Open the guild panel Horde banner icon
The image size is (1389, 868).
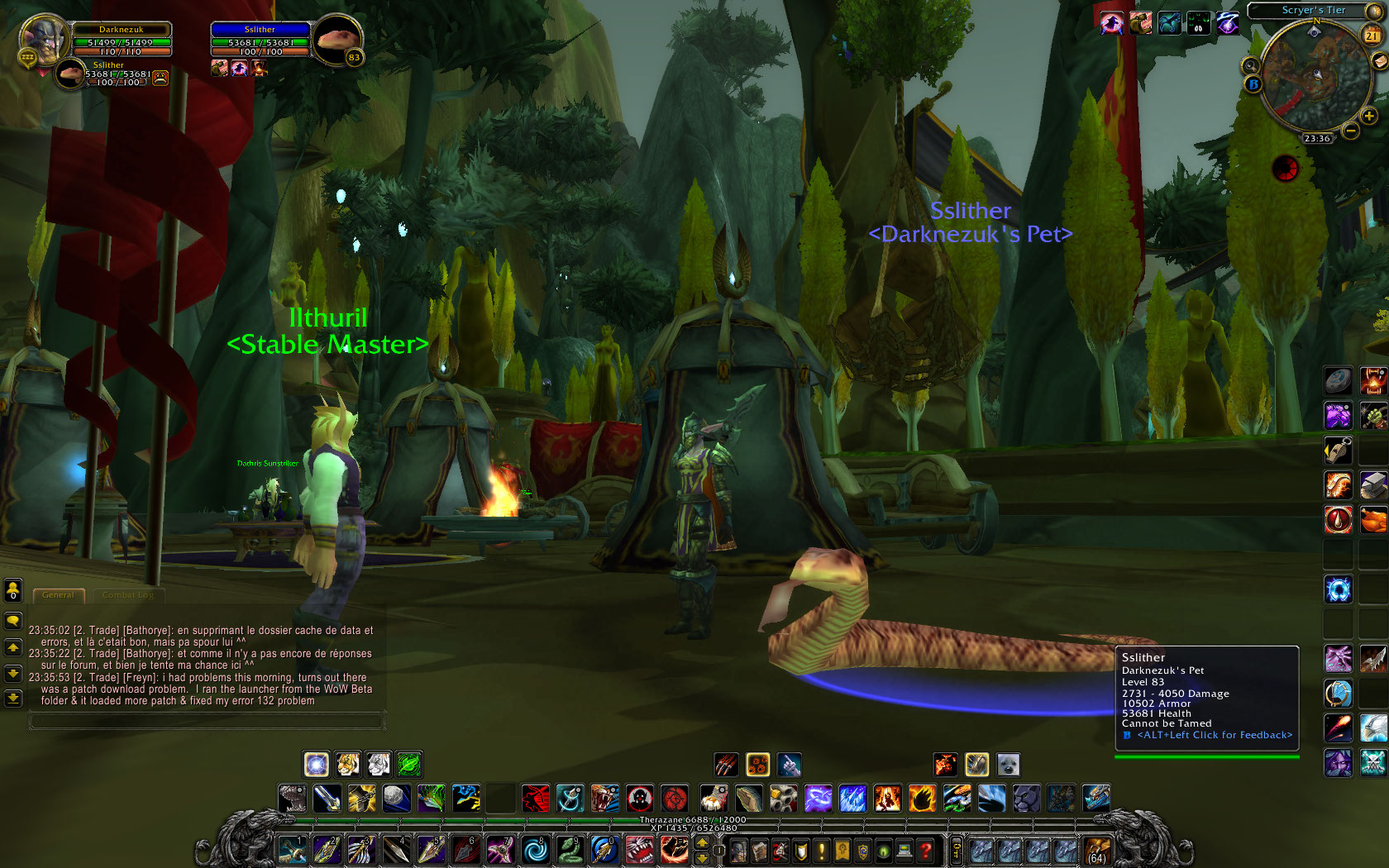click(840, 849)
